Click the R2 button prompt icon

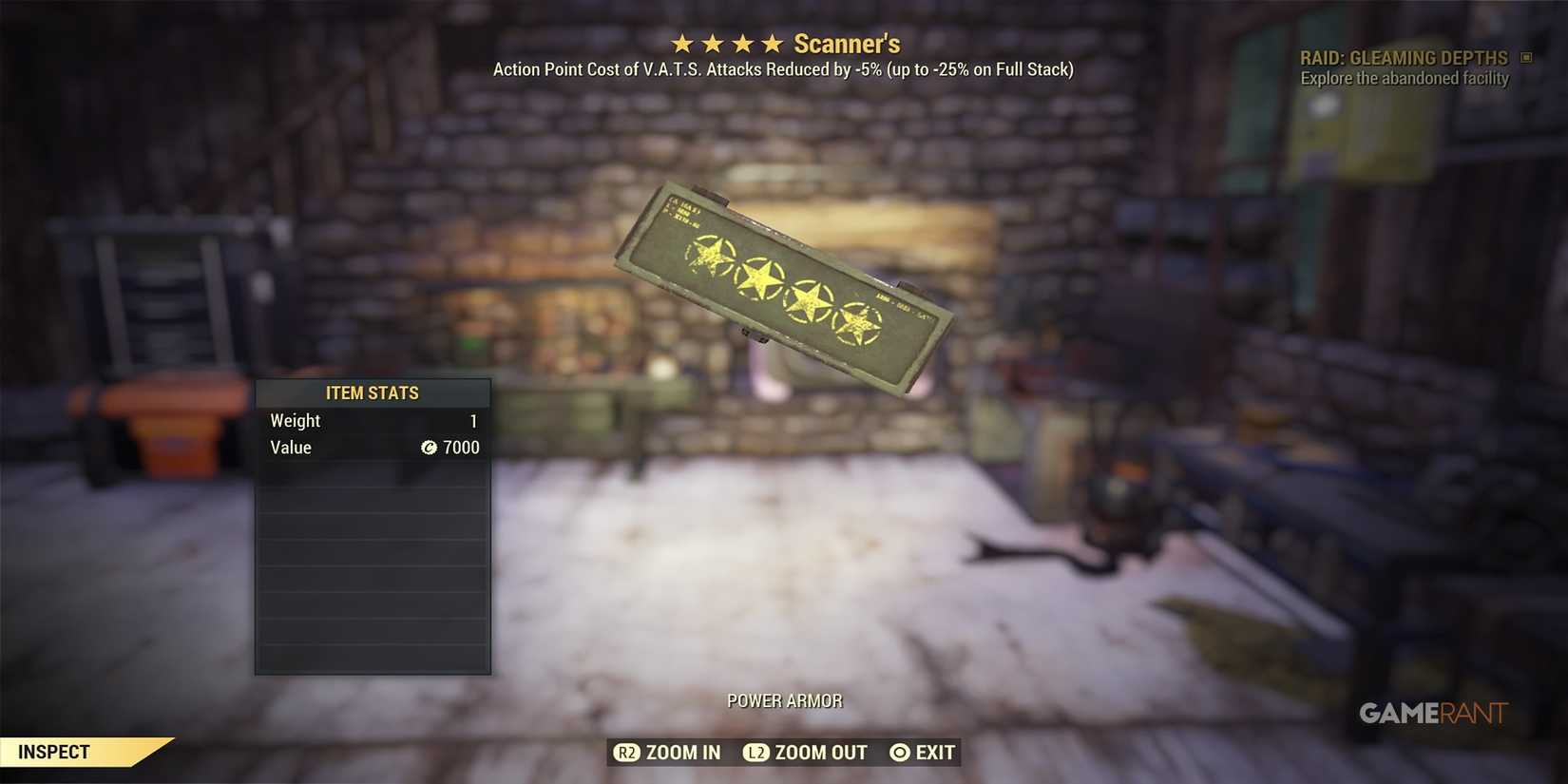(627, 752)
